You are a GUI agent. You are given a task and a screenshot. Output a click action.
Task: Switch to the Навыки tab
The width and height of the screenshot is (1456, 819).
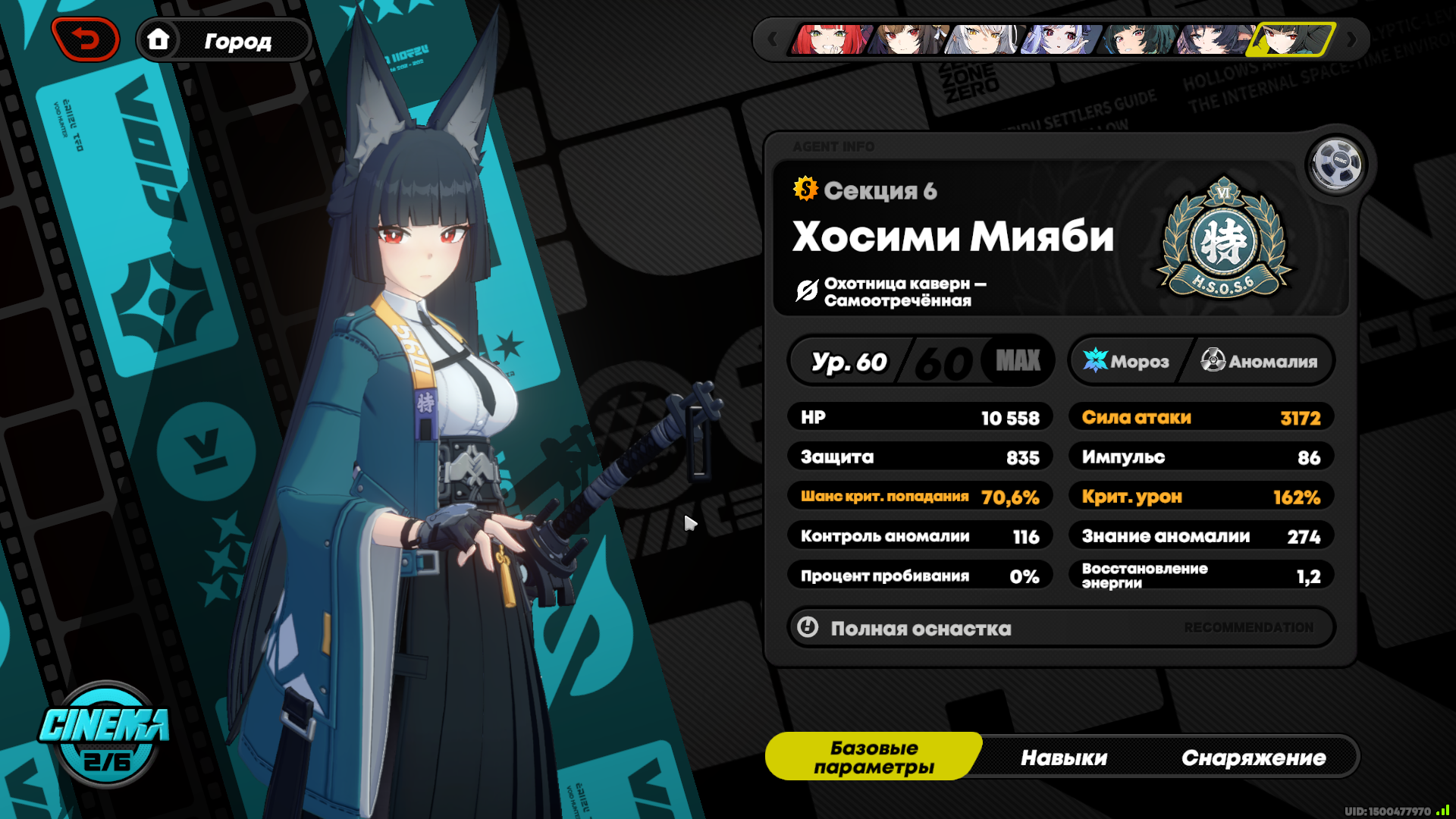1064,758
